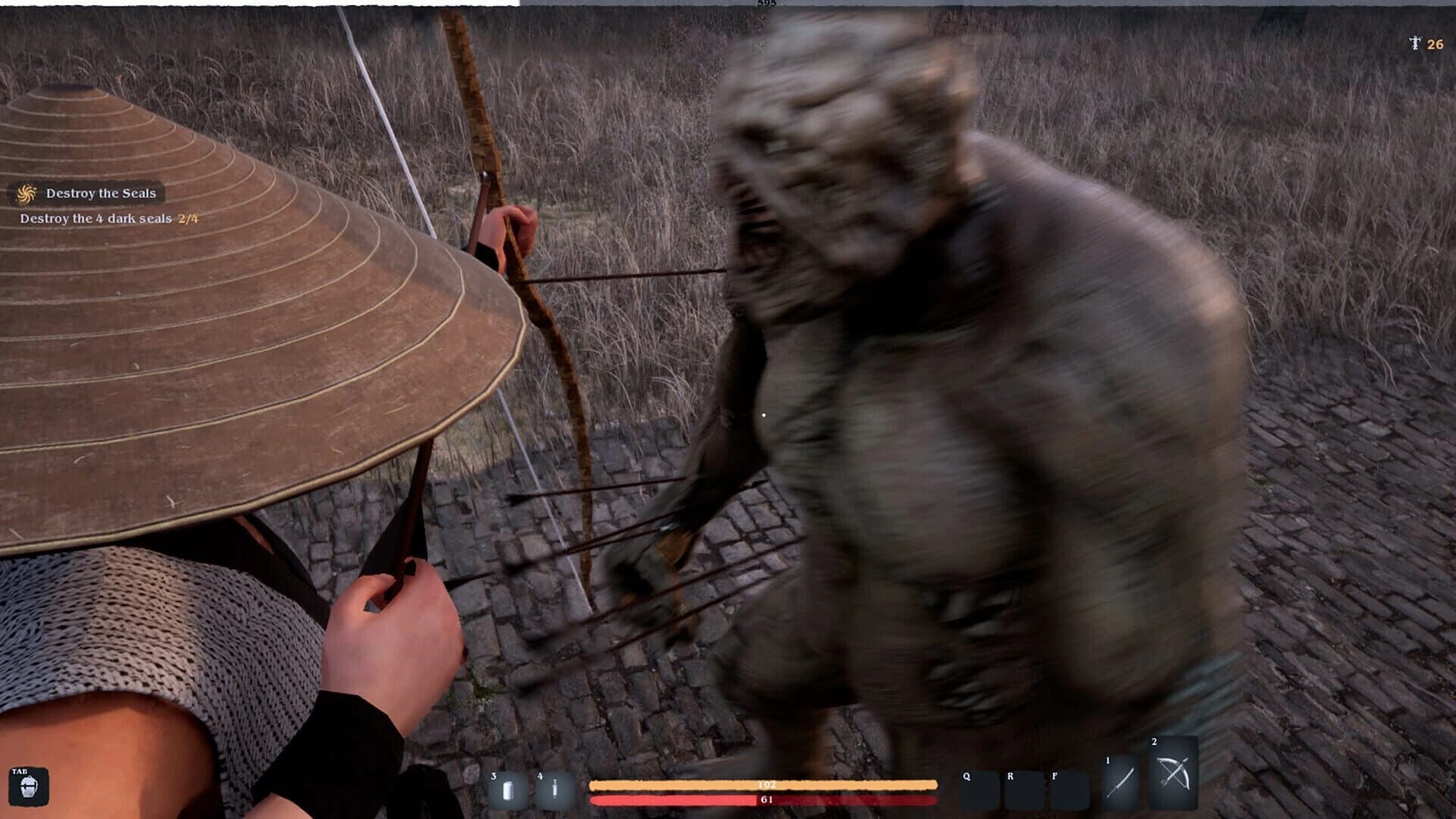Click the potion bottle in slot 3
This screenshot has width=1456, height=819.
point(507,789)
